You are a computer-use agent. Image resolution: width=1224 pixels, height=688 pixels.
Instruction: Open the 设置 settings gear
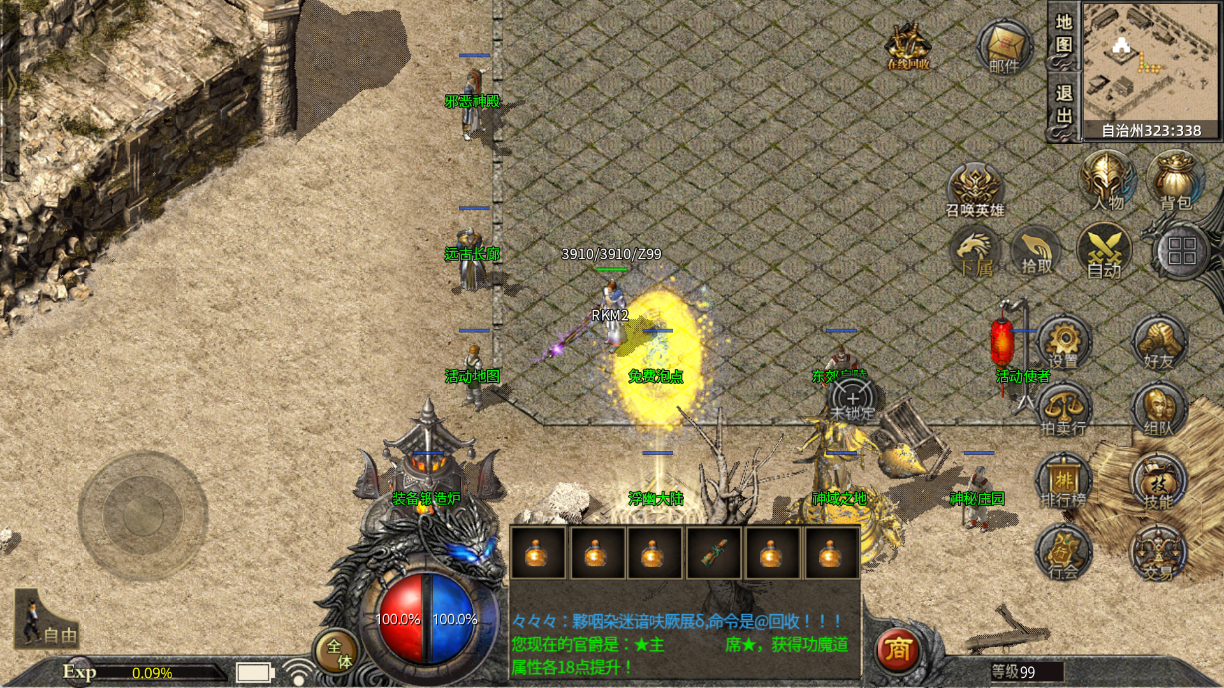point(1063,342)
